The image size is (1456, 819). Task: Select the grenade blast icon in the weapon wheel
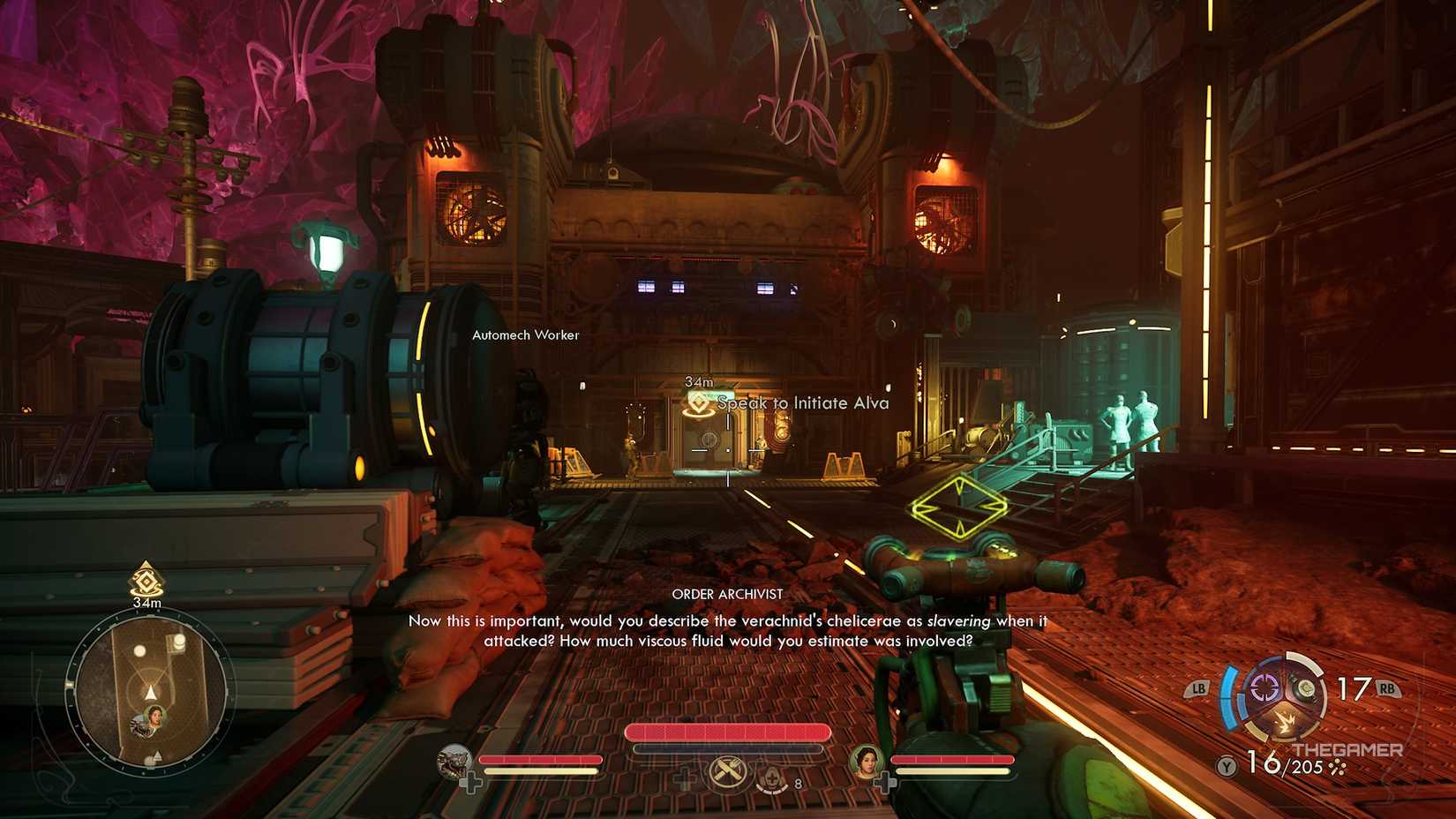(x=1284, y=722)
